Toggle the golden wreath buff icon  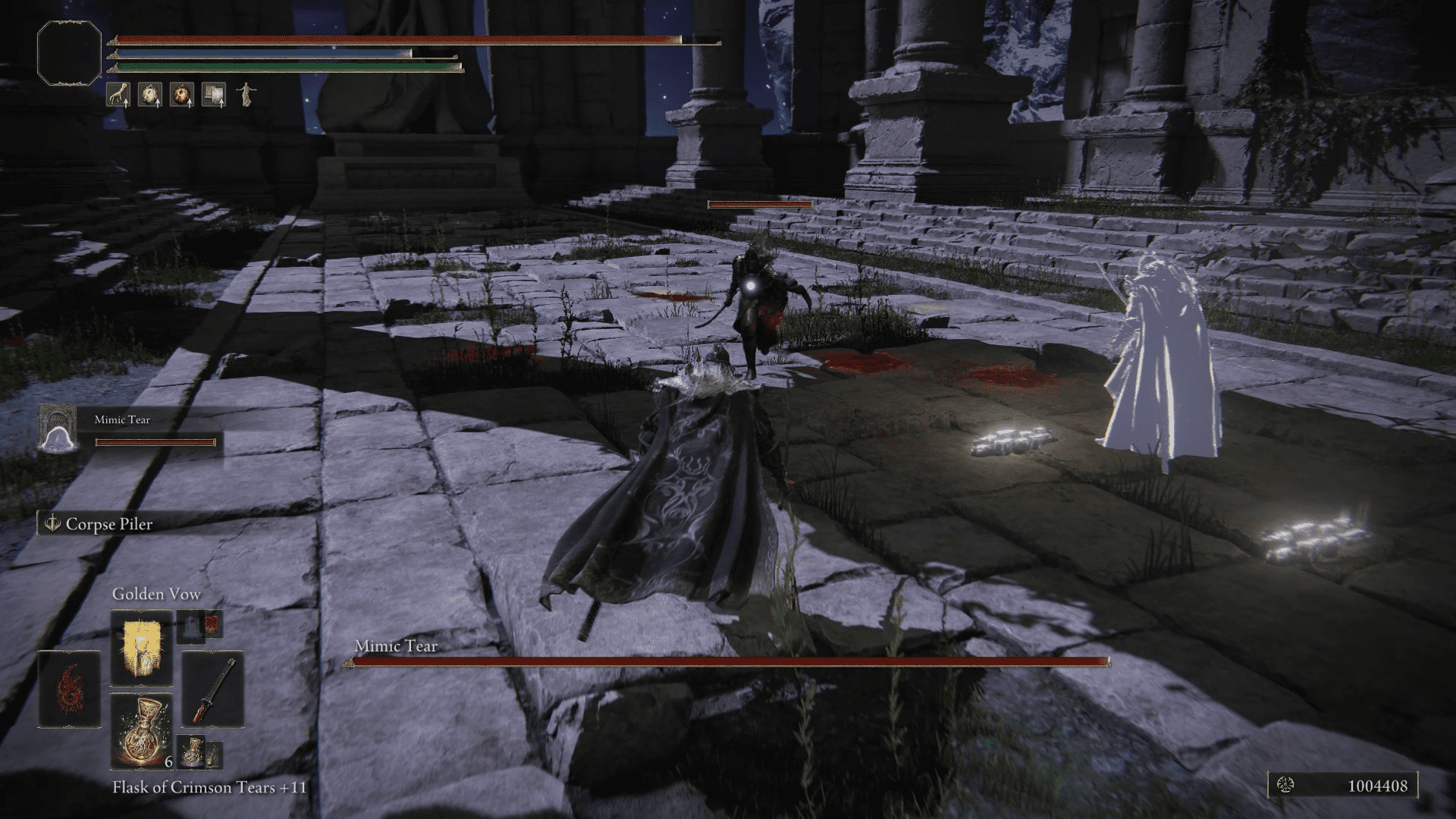pos(149,95)
